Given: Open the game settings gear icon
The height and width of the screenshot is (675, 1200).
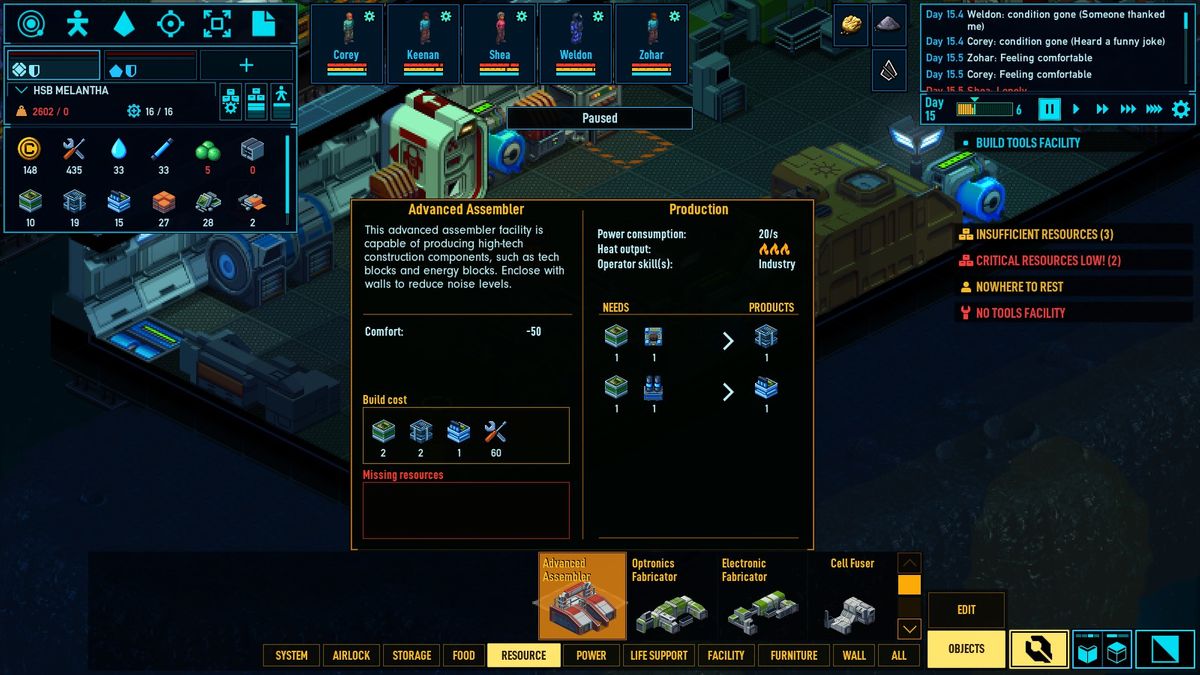Looking at the screenshot, I should click(x=1181, y=109).
